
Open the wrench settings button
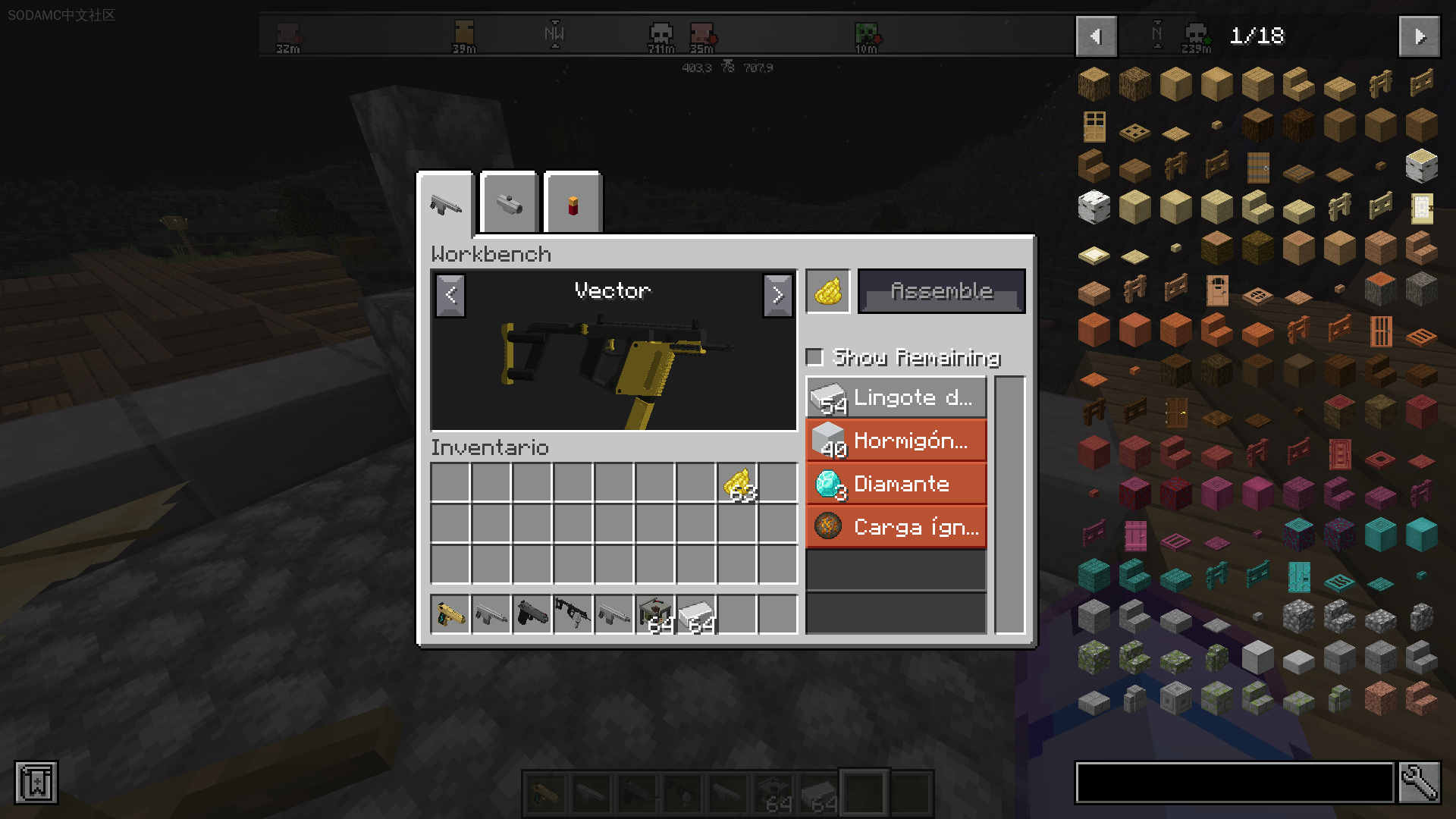pyautogui.click(x=1419, y=783)
